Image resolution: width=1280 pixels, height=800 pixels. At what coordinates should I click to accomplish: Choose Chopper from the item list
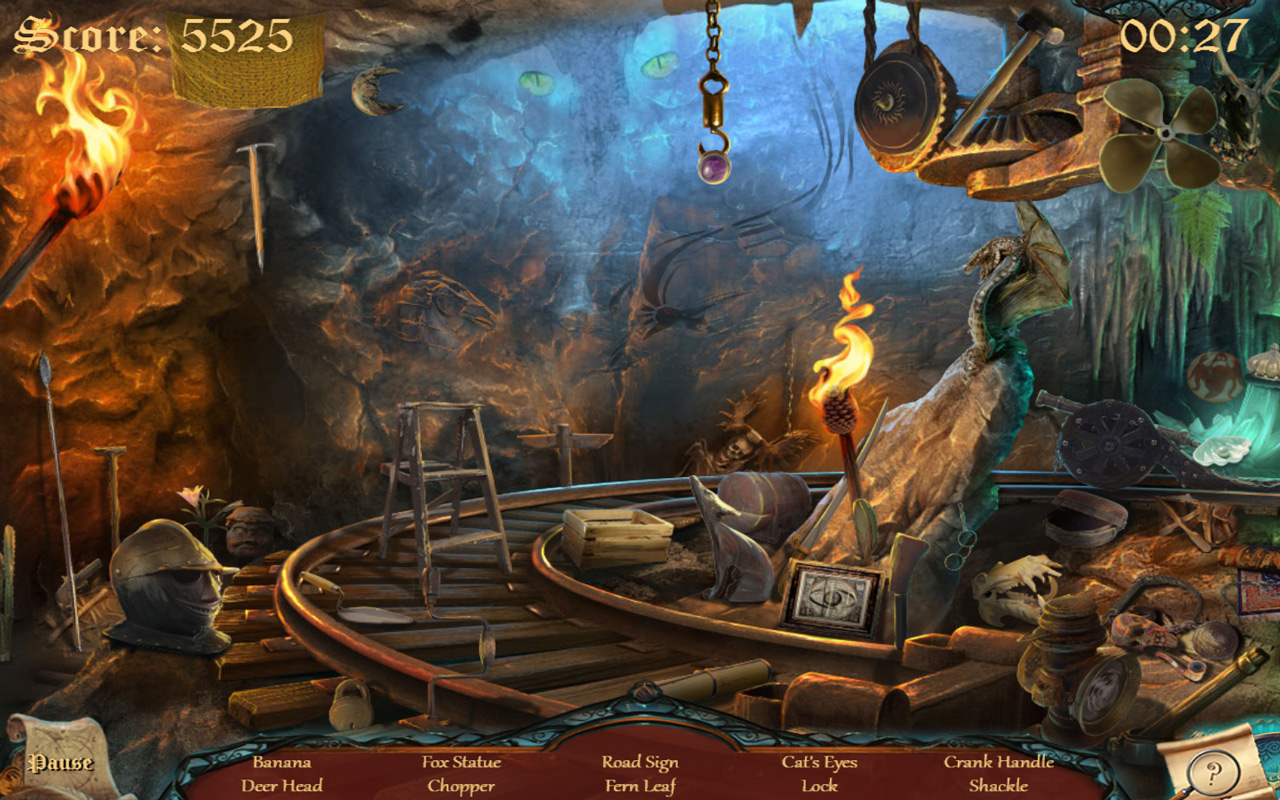(461, 786)
